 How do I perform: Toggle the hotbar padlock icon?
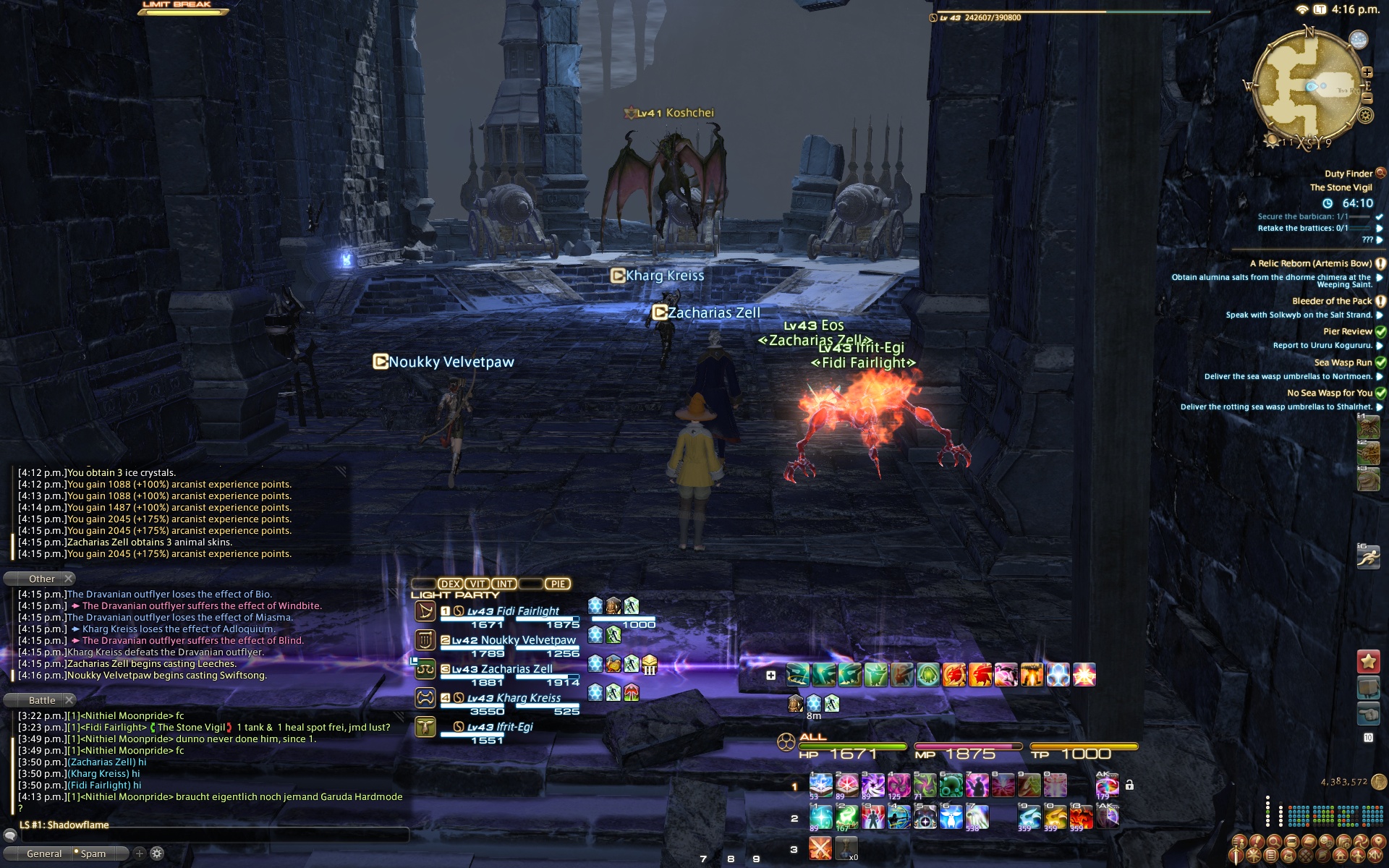[x=1129, y=786]
